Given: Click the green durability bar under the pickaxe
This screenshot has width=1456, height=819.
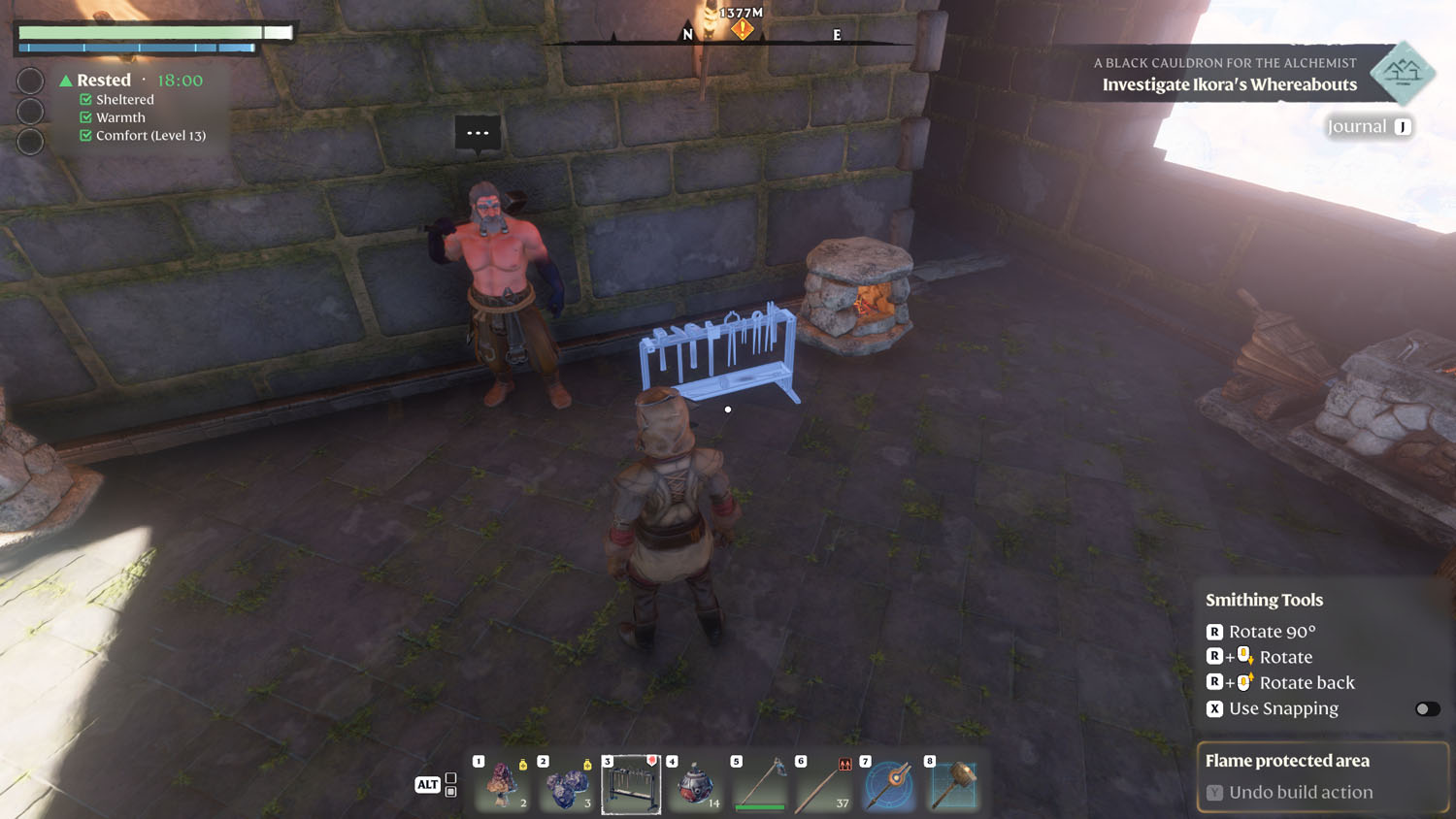Looking at the screenshot, I should coord(760,805).
